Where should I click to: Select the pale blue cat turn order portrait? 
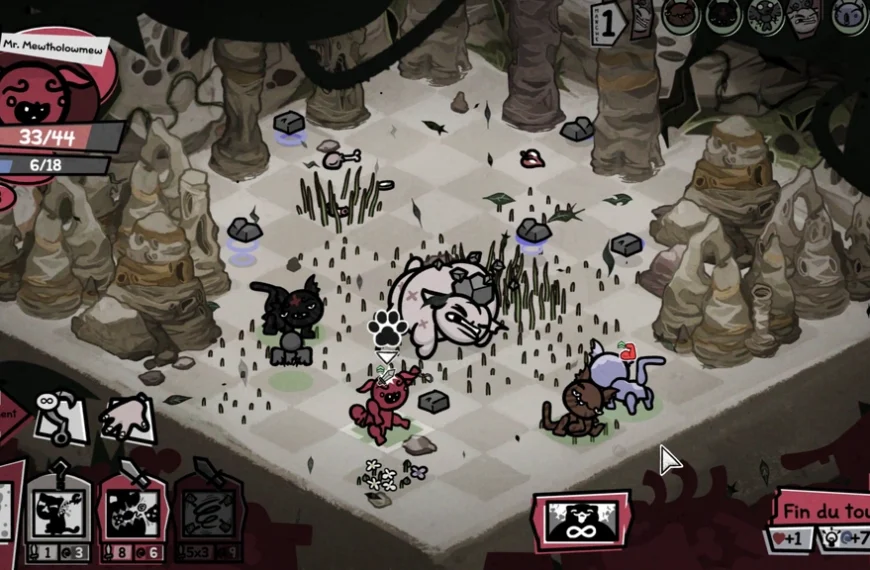[x=849, y=15]
